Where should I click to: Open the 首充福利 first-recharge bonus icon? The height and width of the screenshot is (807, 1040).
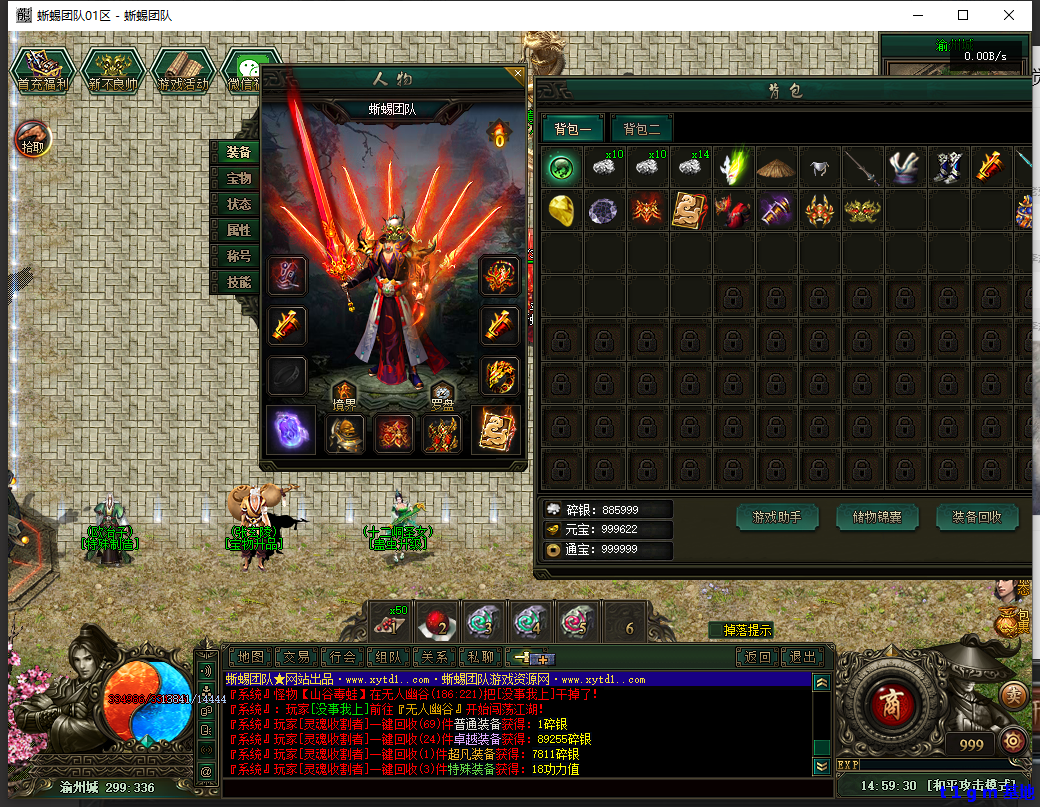click(43, 71)
